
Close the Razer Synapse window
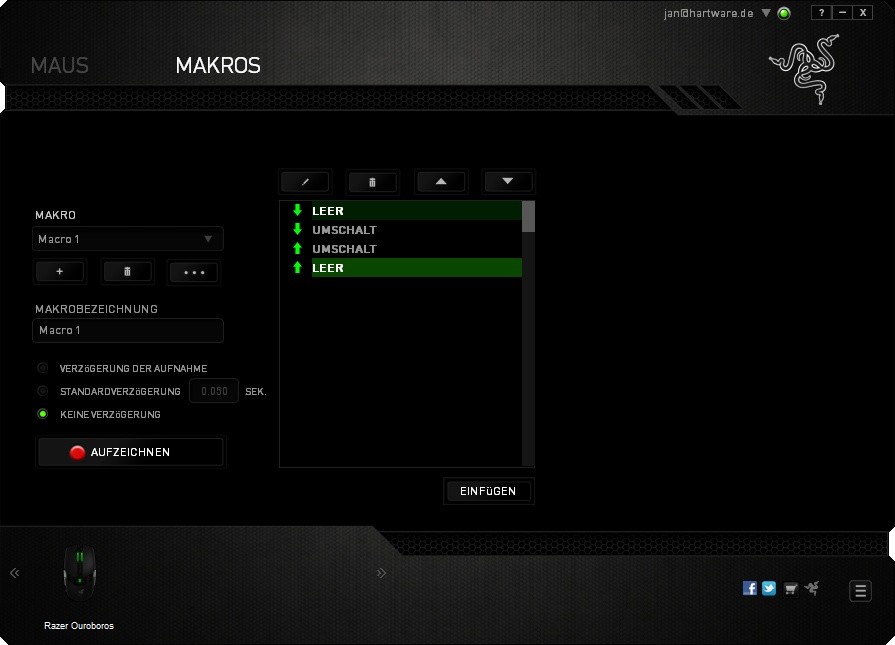[x=863, y=13]
